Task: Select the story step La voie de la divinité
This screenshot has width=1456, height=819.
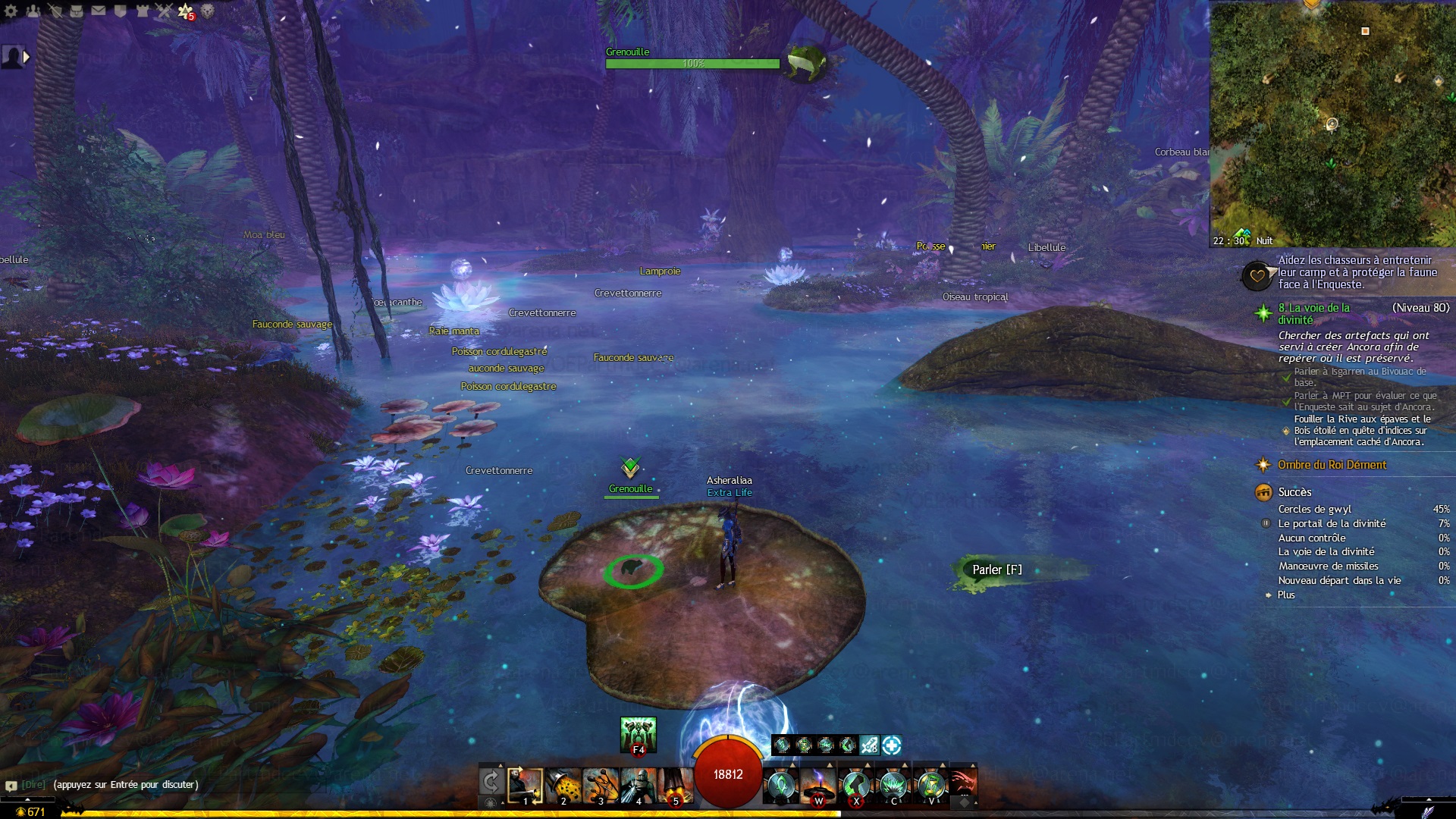Action: tap(1313, 313)
